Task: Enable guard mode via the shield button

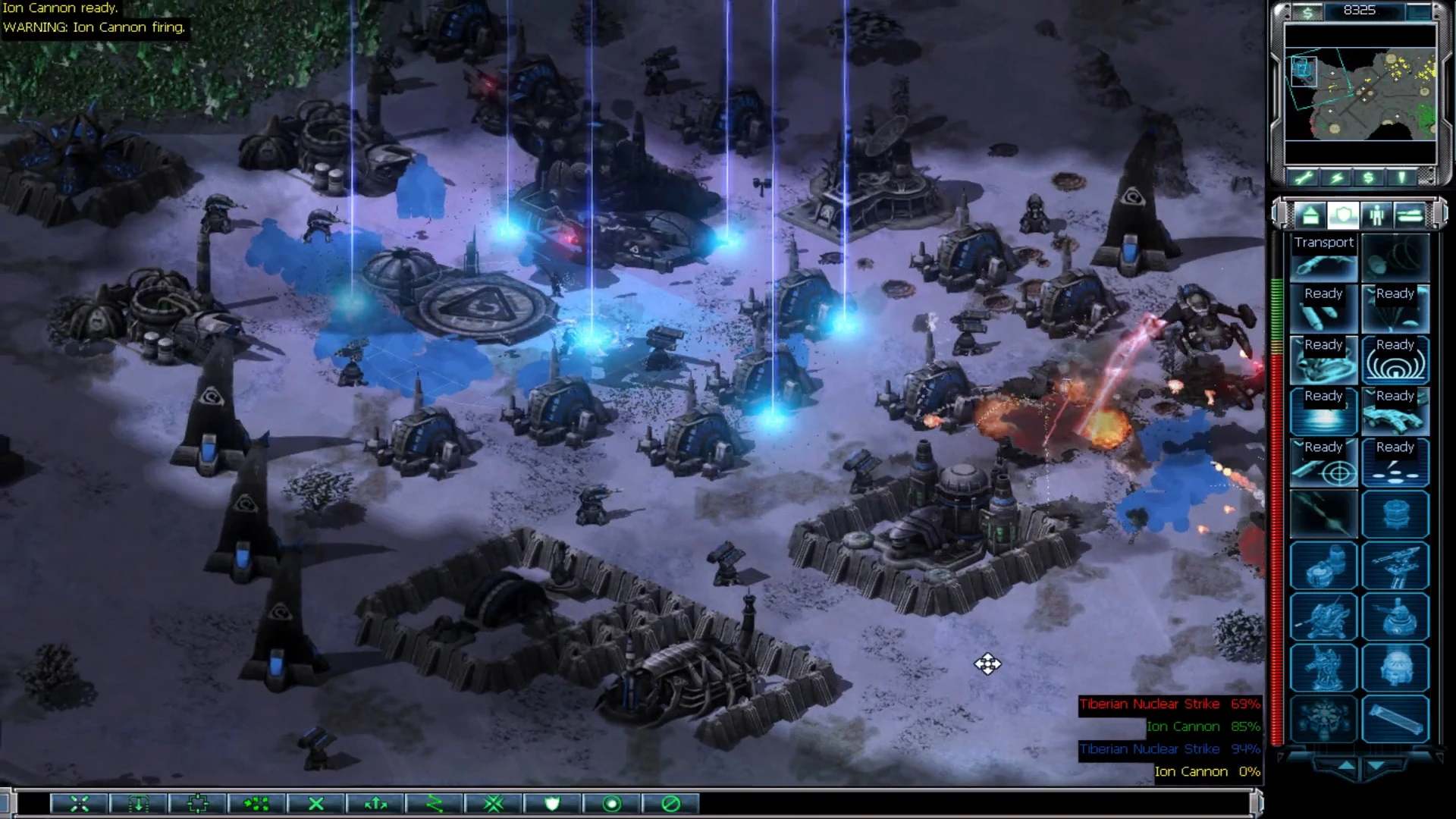Action: (x=553, y=803)
